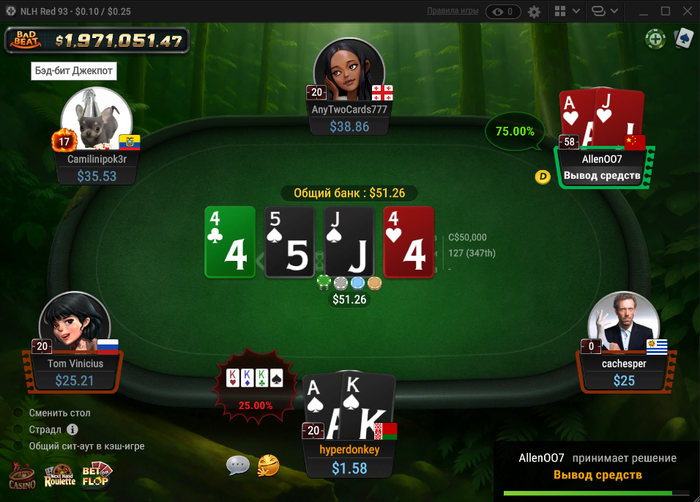
Task: Enable the 'Страдл' option
Action: tap(17, 429)
